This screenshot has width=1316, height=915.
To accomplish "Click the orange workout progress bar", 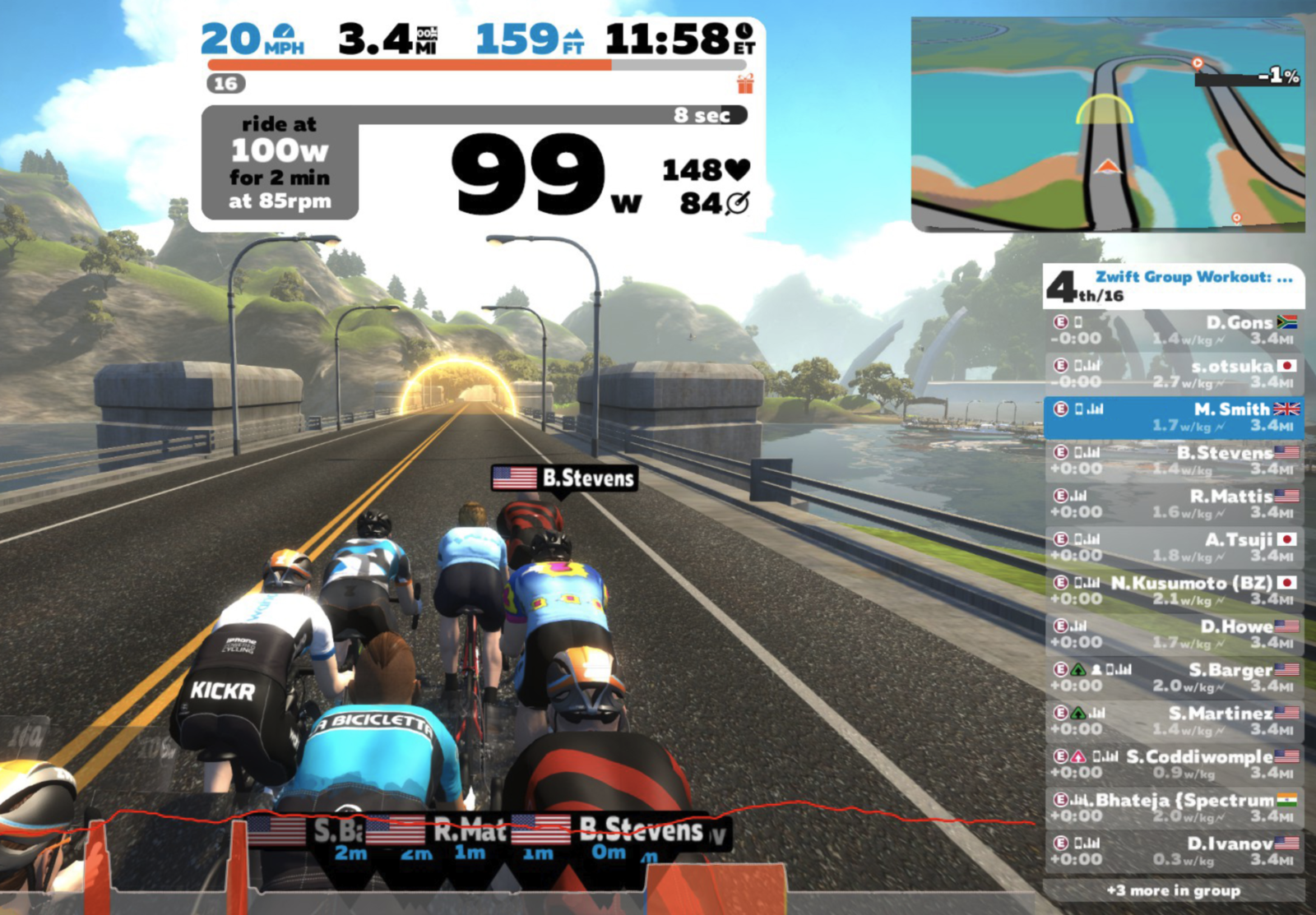I will 411,62.
